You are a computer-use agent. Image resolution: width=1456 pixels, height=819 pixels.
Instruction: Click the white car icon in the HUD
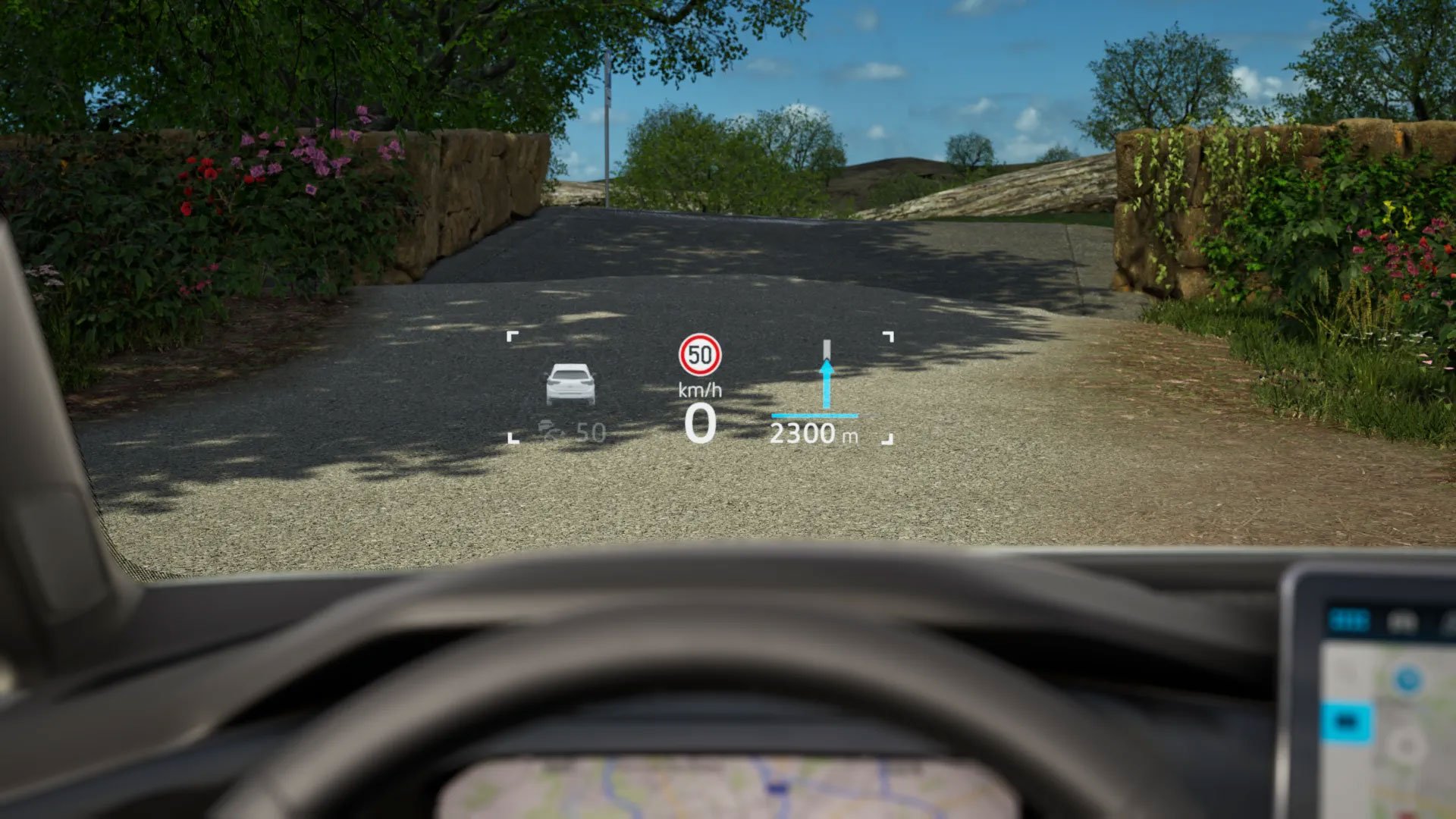(570, 384)
